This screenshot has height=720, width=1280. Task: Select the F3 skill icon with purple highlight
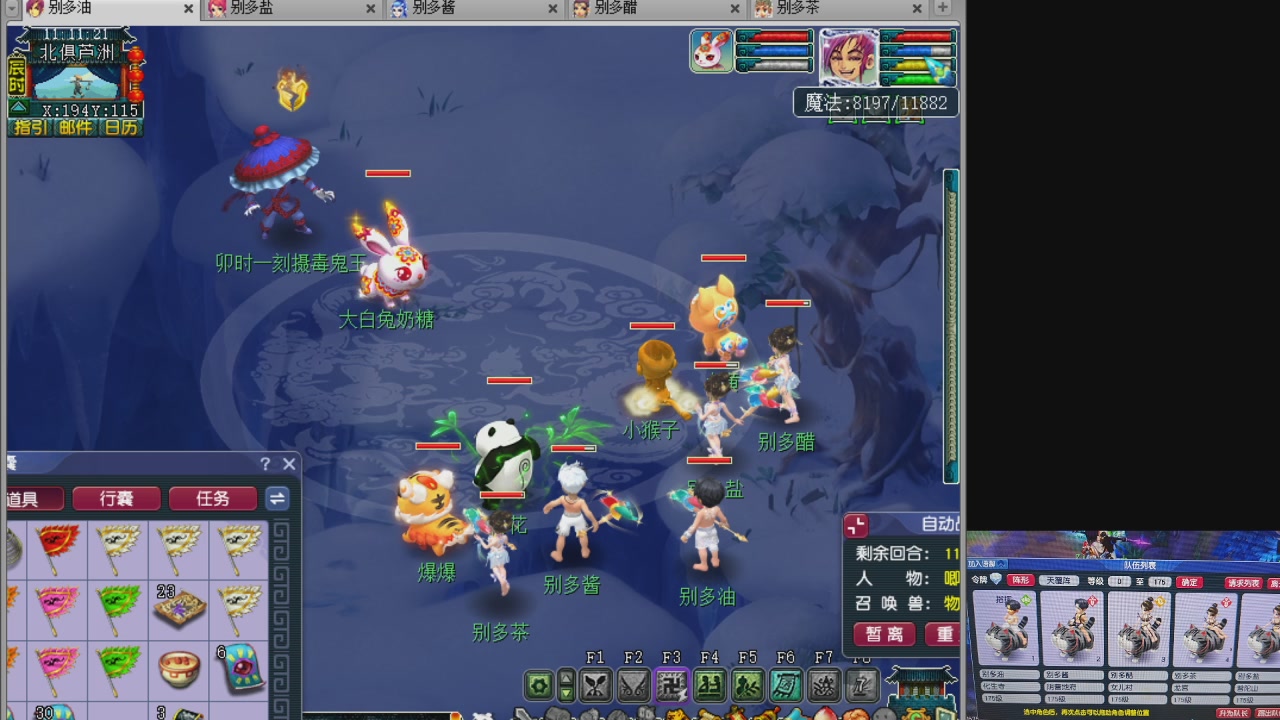click(672, 686)
